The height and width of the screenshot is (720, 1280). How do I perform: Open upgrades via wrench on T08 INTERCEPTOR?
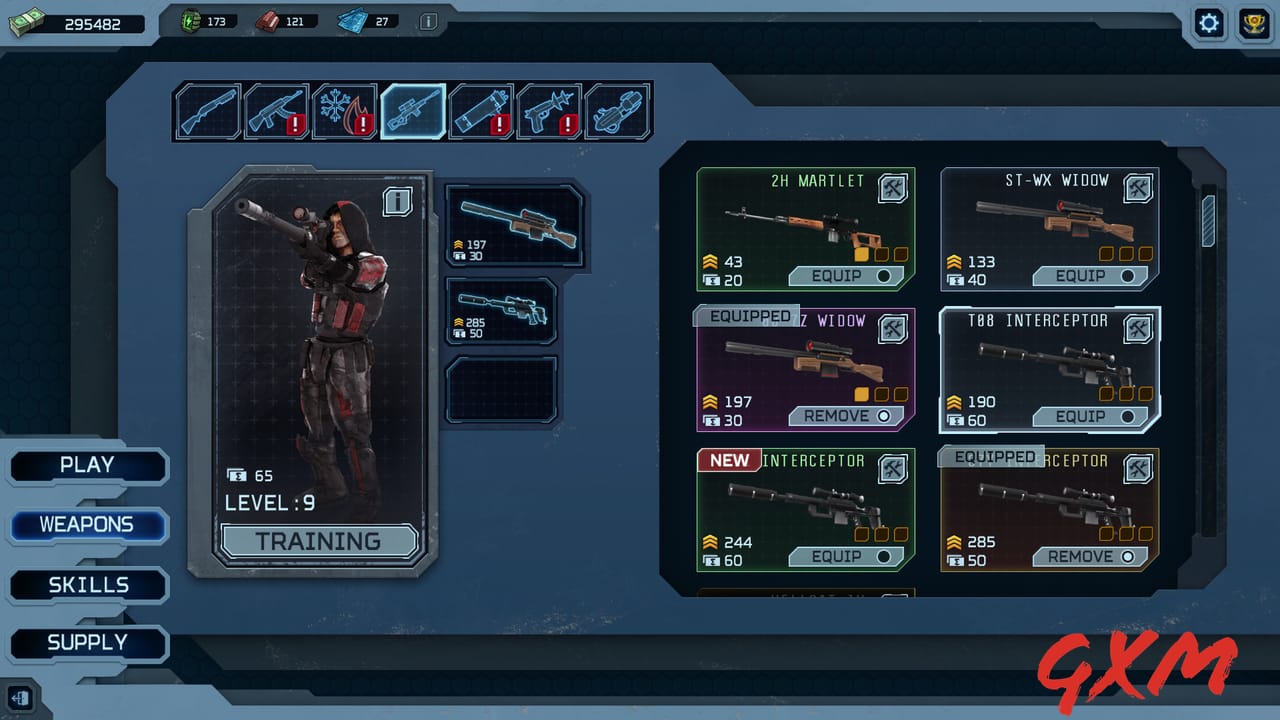coord(1136,328)
